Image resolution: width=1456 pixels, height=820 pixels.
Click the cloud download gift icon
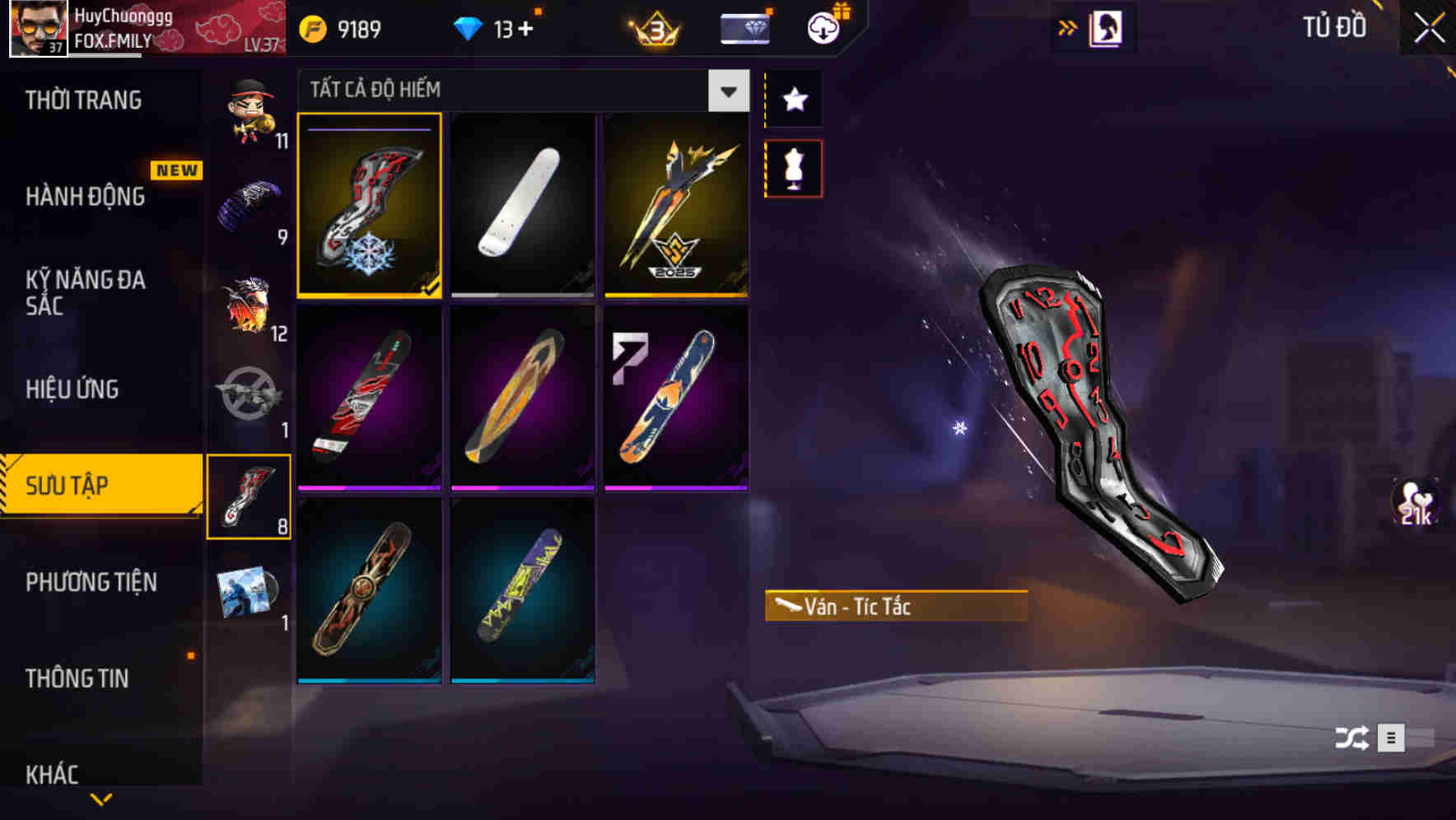click(x=824, y=26)
